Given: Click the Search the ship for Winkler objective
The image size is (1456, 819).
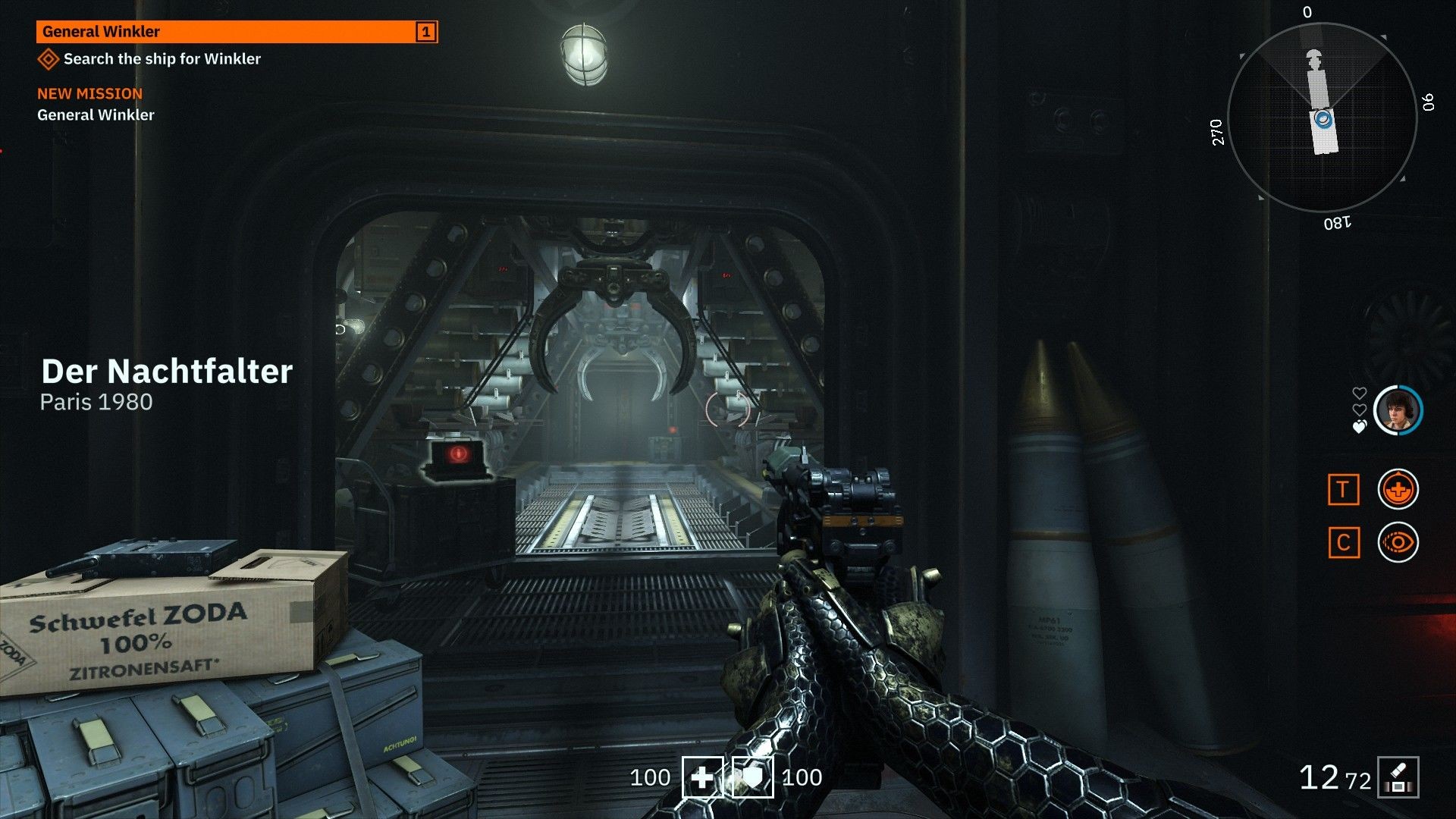Looking at the screenshot, I should (x=162, y=59).
